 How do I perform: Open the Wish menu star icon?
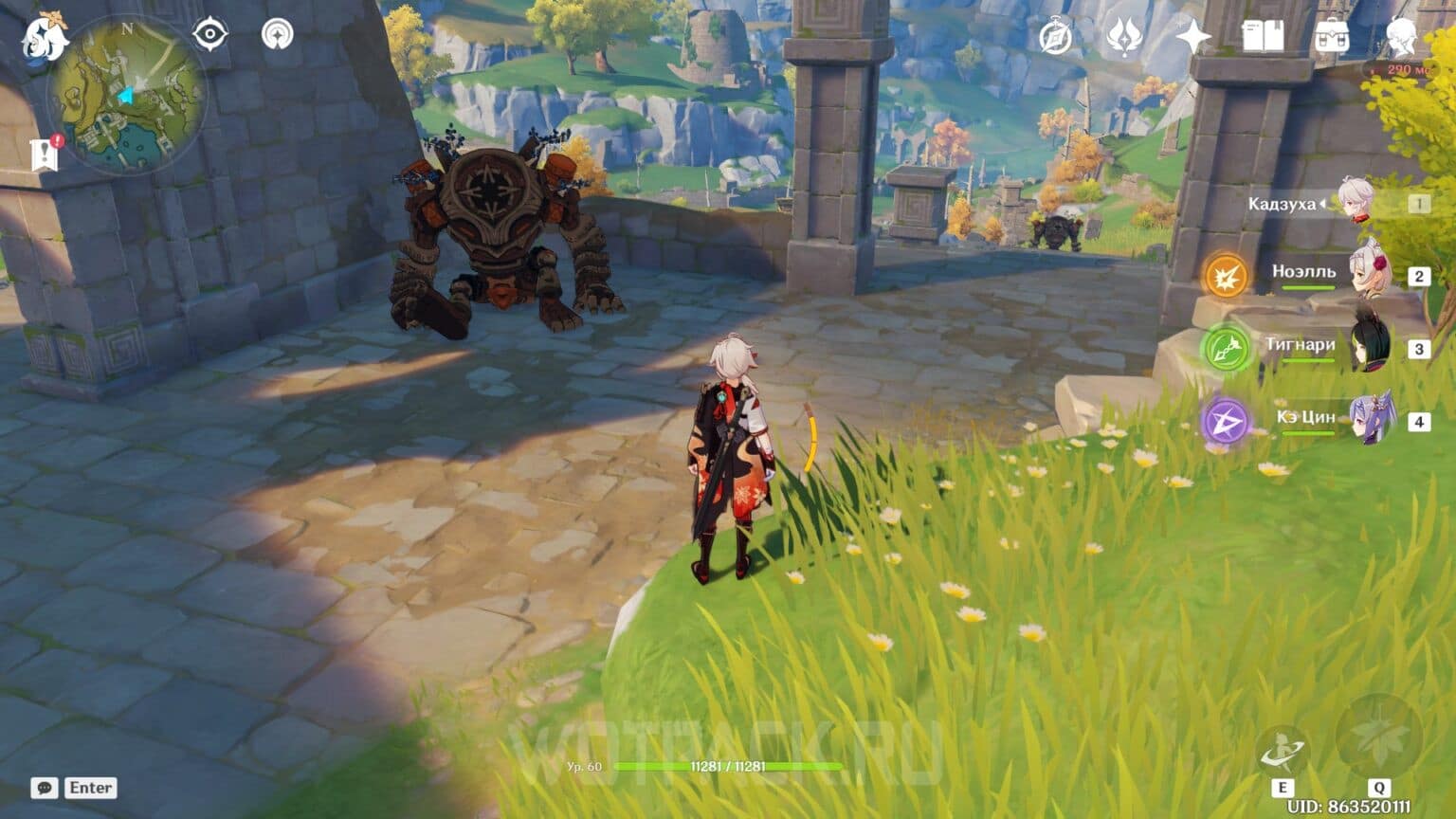[1192, 36]
